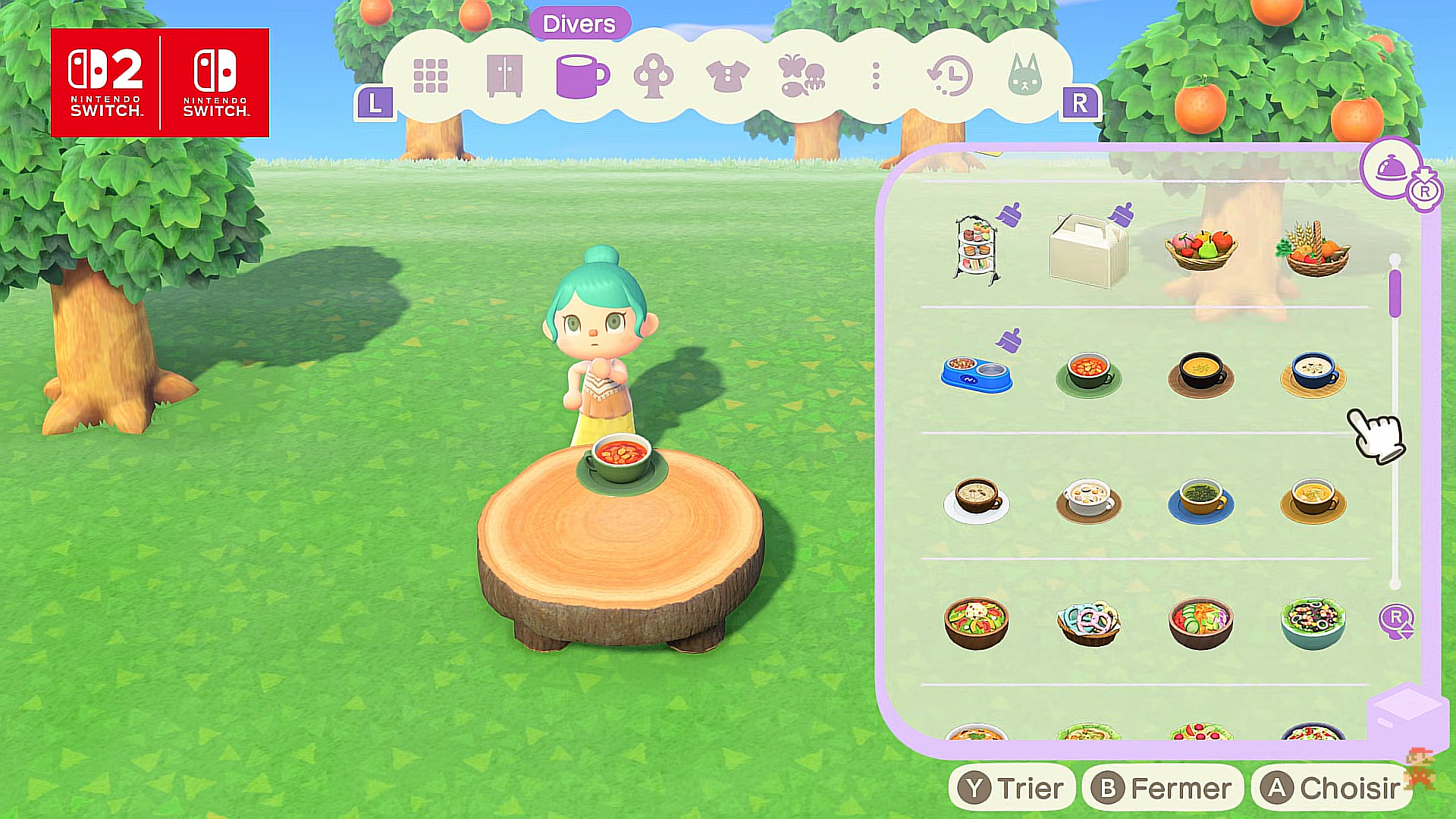Screen dimensions: 1456x819
Task: Open the cat face villager tab
Action: [1025, 76]
